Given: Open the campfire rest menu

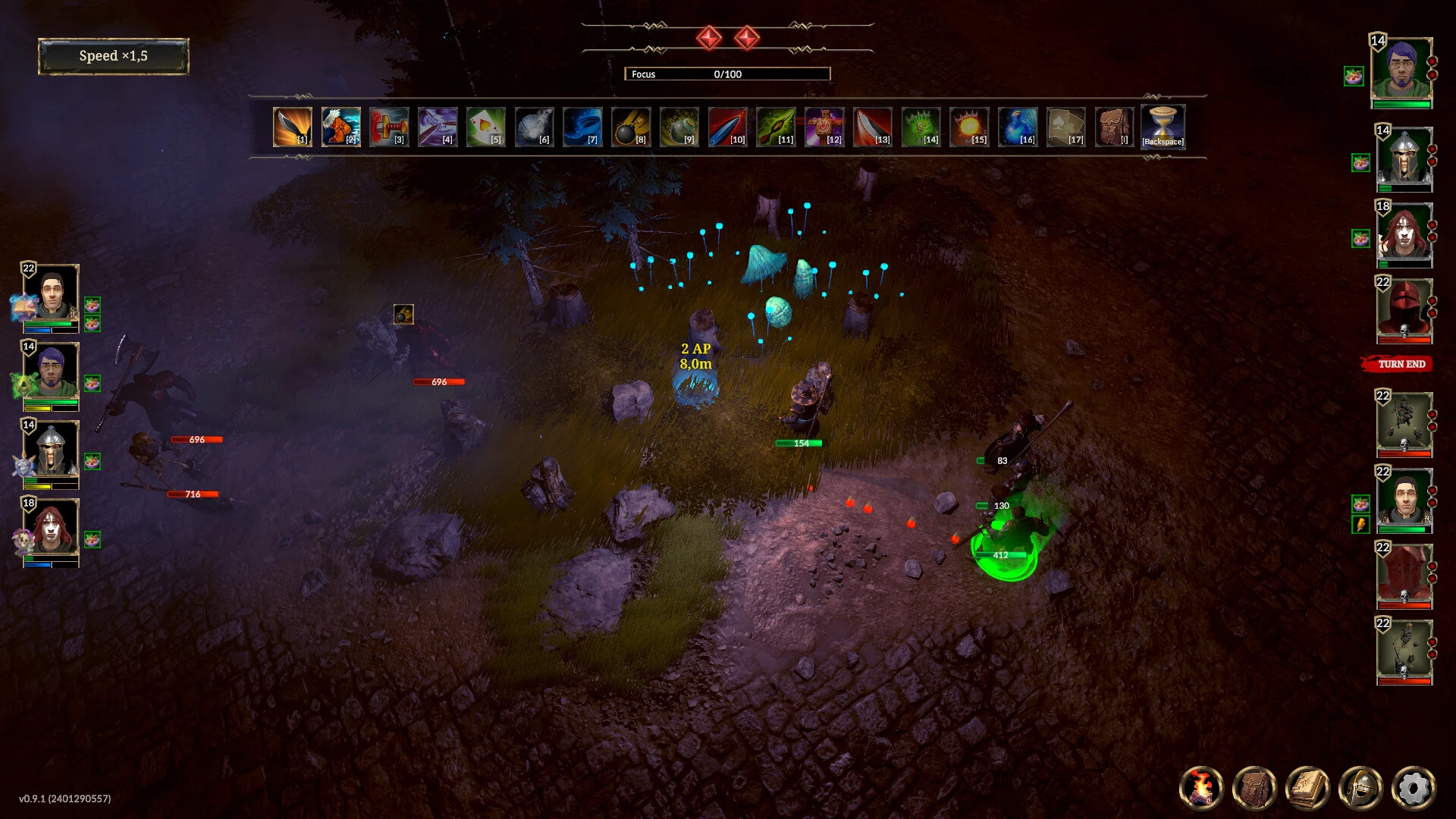Looking at the screenshot, I should 1201,787.
